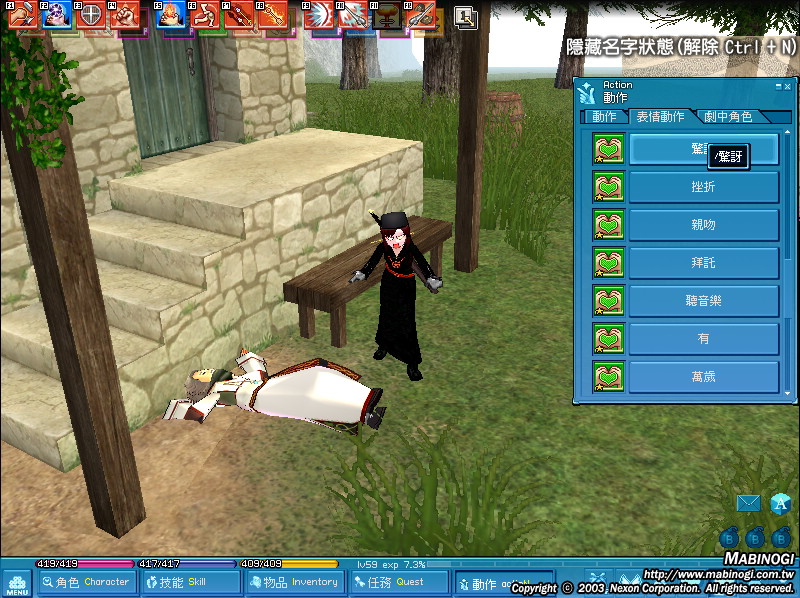Open the 角色 Character window
Viewport: 800px width, 598px height.
click(x=93, y=582)
